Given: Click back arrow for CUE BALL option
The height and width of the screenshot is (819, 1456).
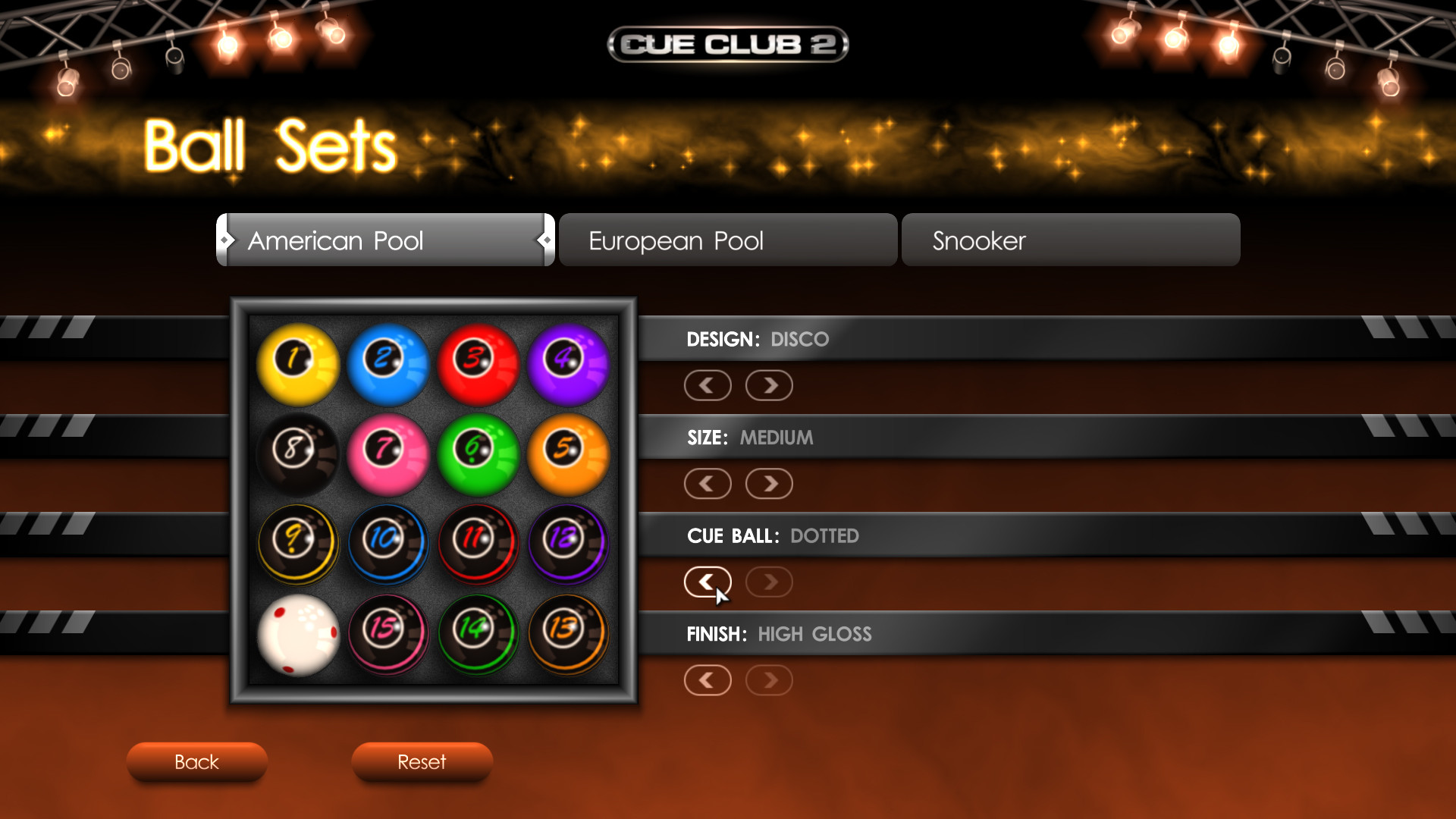Looking at the screenshot, I should 708,582.
